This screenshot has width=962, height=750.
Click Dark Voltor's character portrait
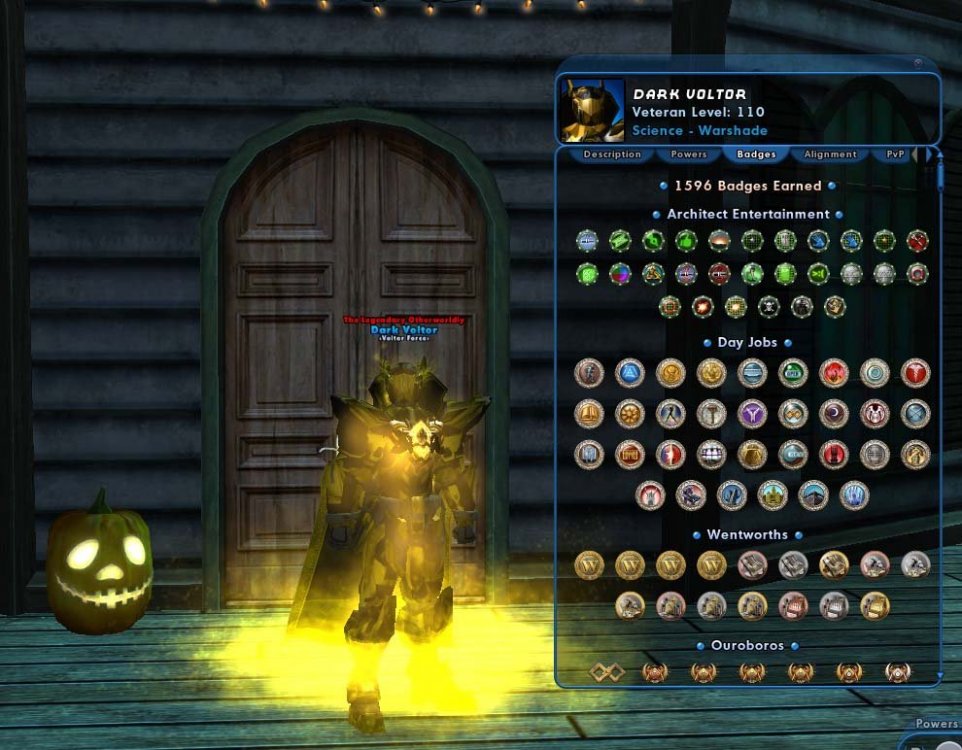coord(591,111)
